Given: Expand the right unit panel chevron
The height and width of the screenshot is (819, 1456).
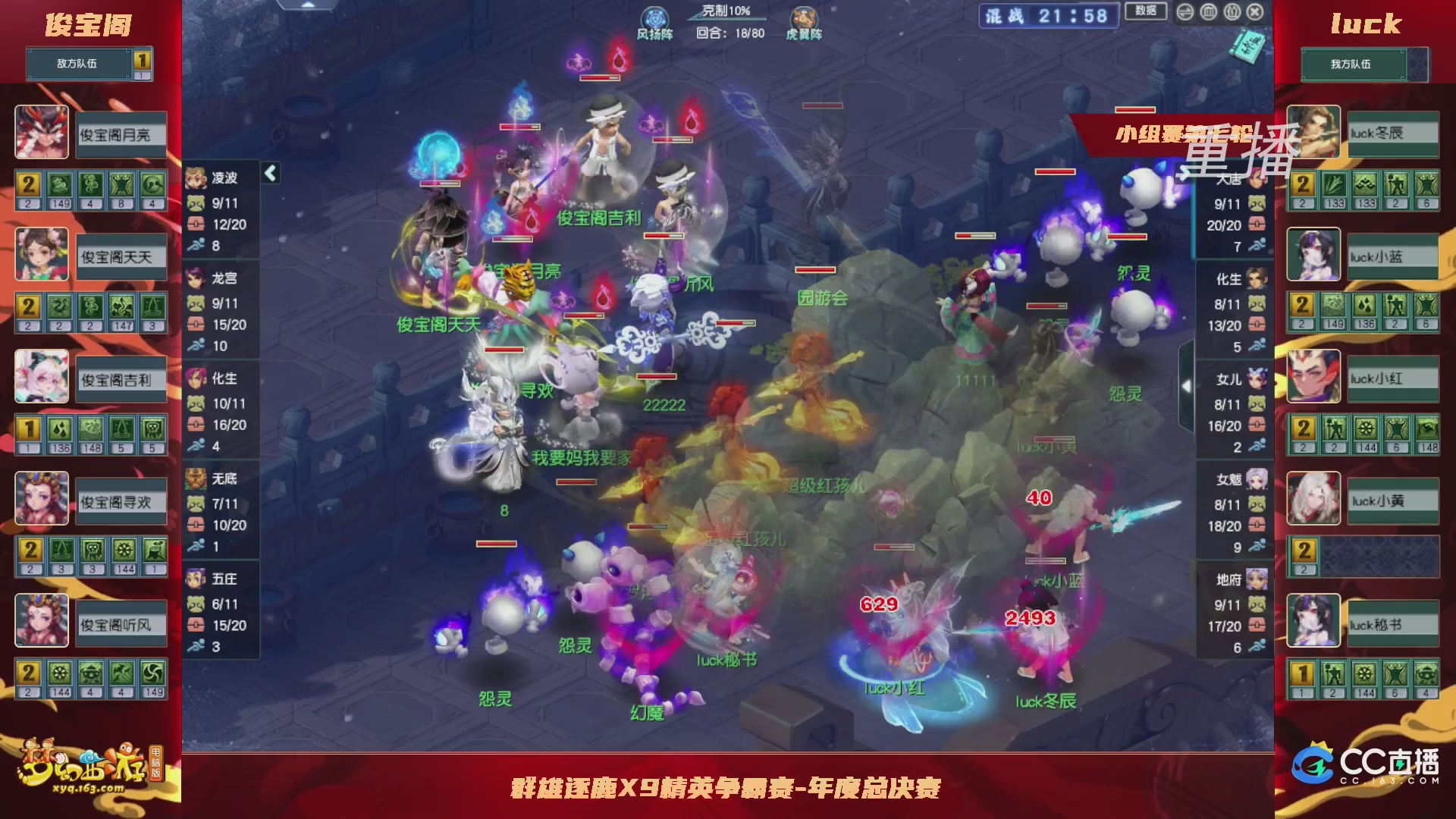Looking at the screenshot, I should point(1187,385).
